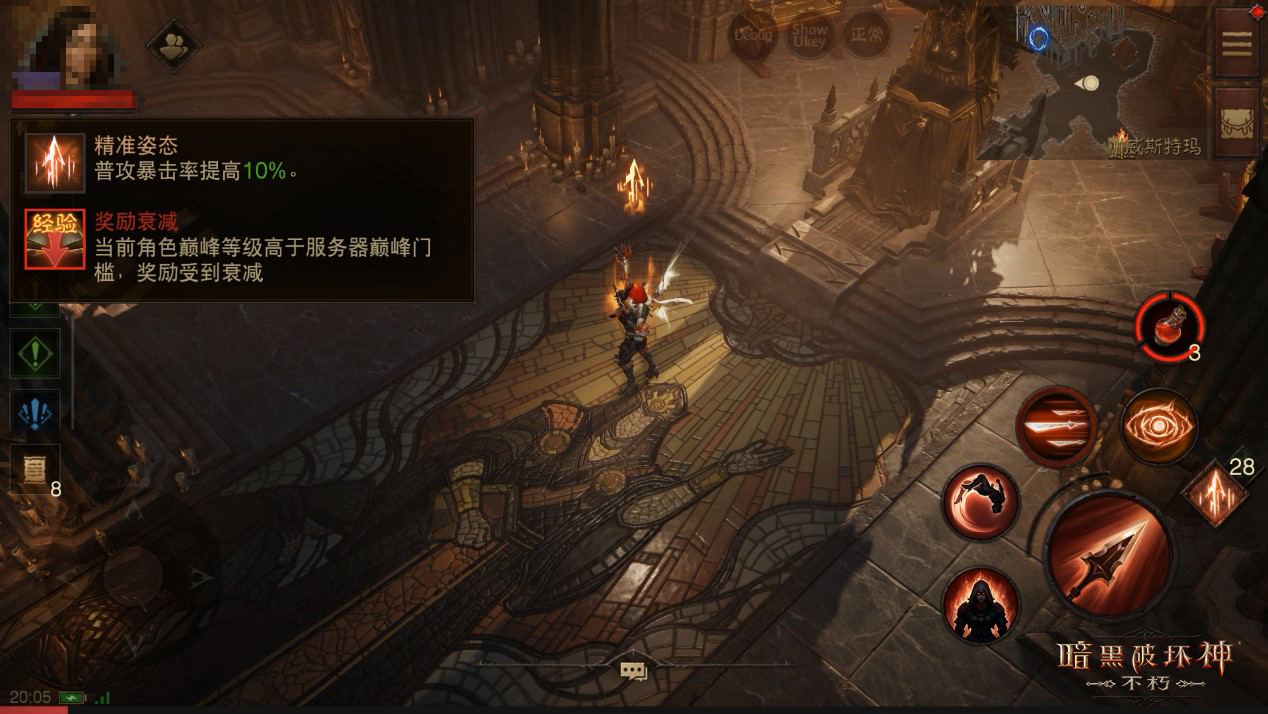The image size is (1268, 714).
Task: Open the green exclamation quest icon
Action: 35,354
